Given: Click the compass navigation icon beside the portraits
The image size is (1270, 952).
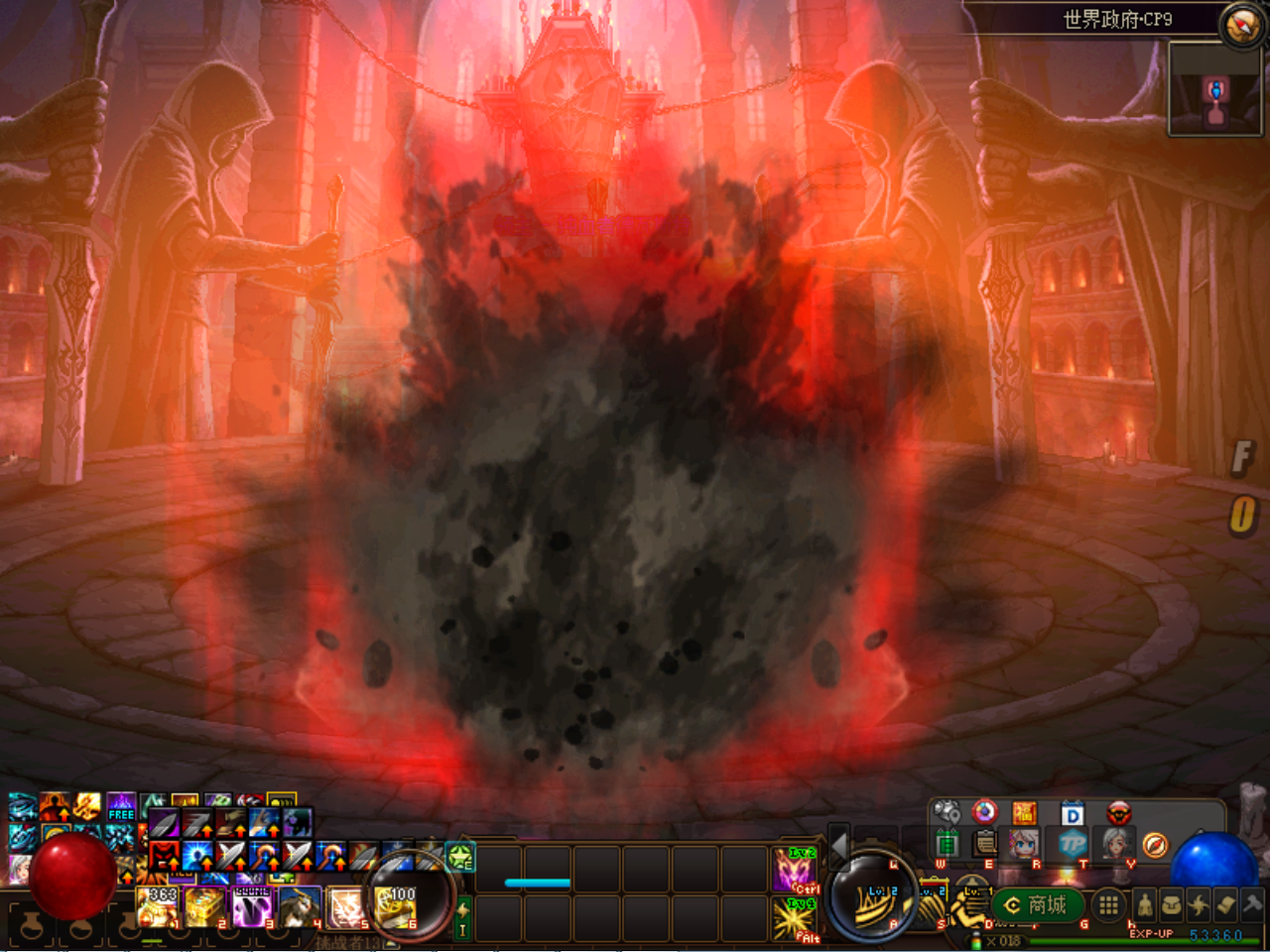Looking at the screenshot, I should click(1156, 845).
